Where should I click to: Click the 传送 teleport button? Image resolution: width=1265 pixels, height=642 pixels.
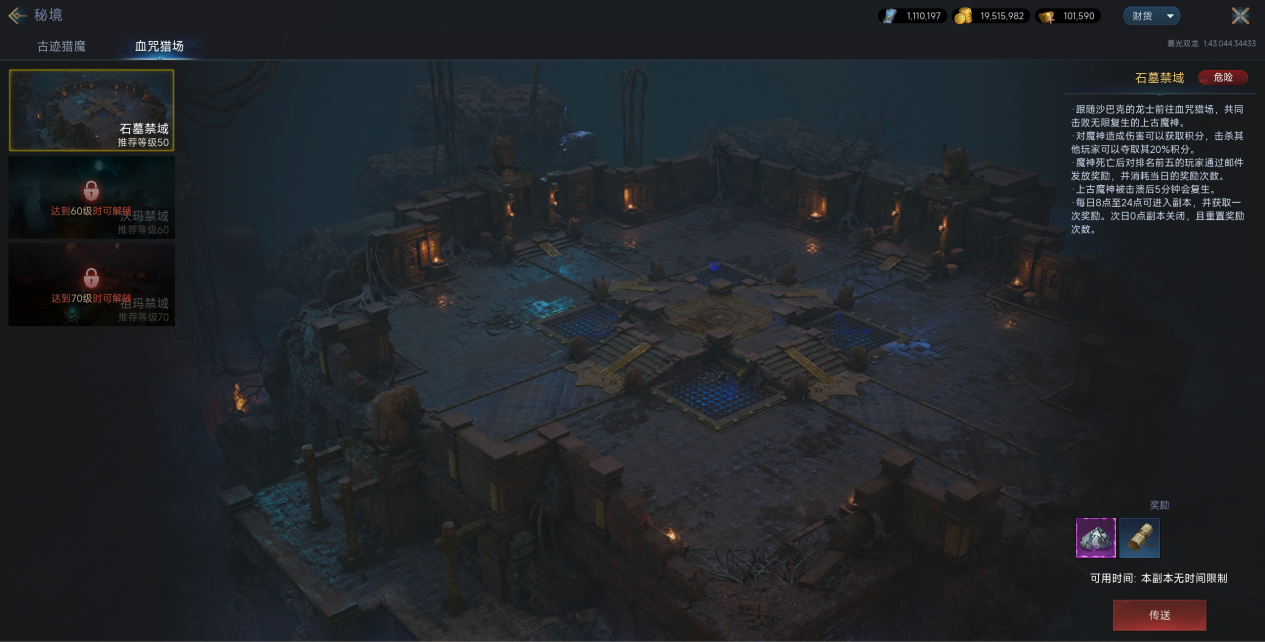1159,615
